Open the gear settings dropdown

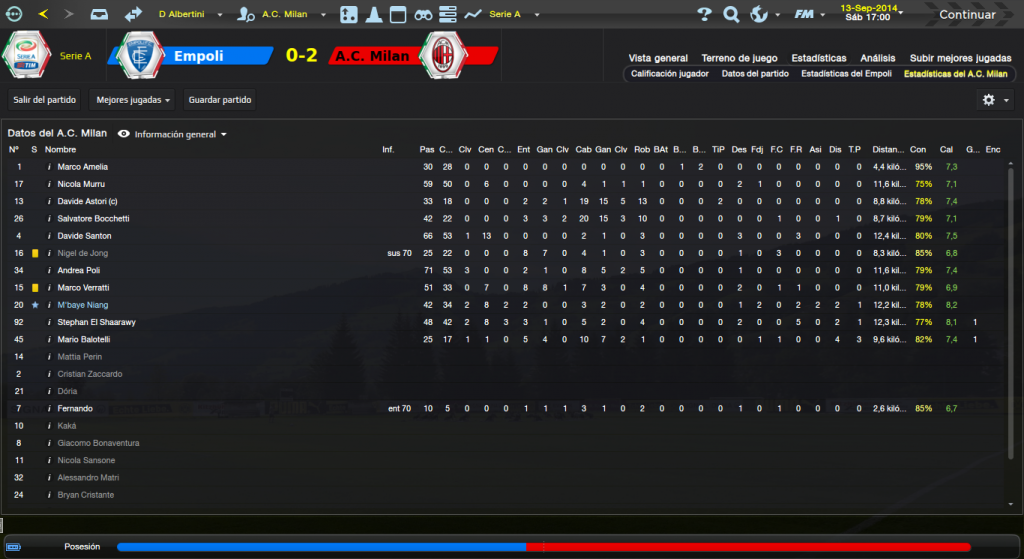pos(993,100)
